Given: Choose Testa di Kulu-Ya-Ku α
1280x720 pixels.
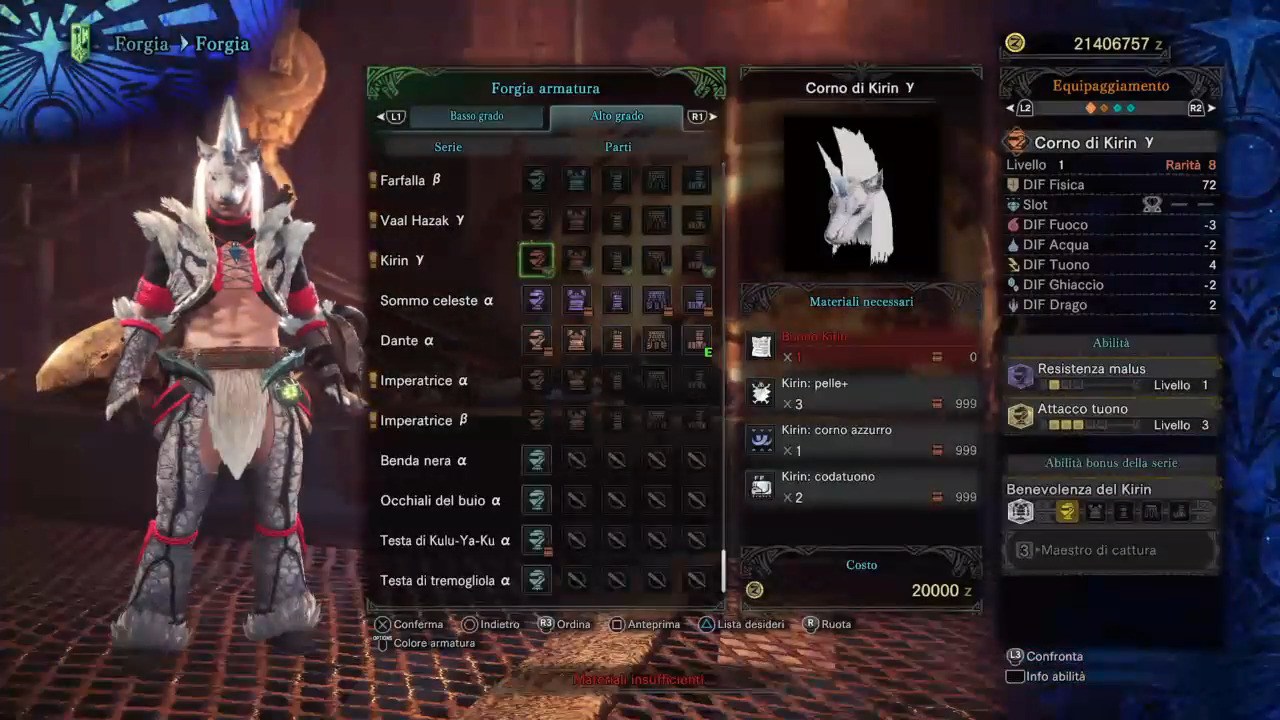Looking at the screenshot, I should pos(444,541).
